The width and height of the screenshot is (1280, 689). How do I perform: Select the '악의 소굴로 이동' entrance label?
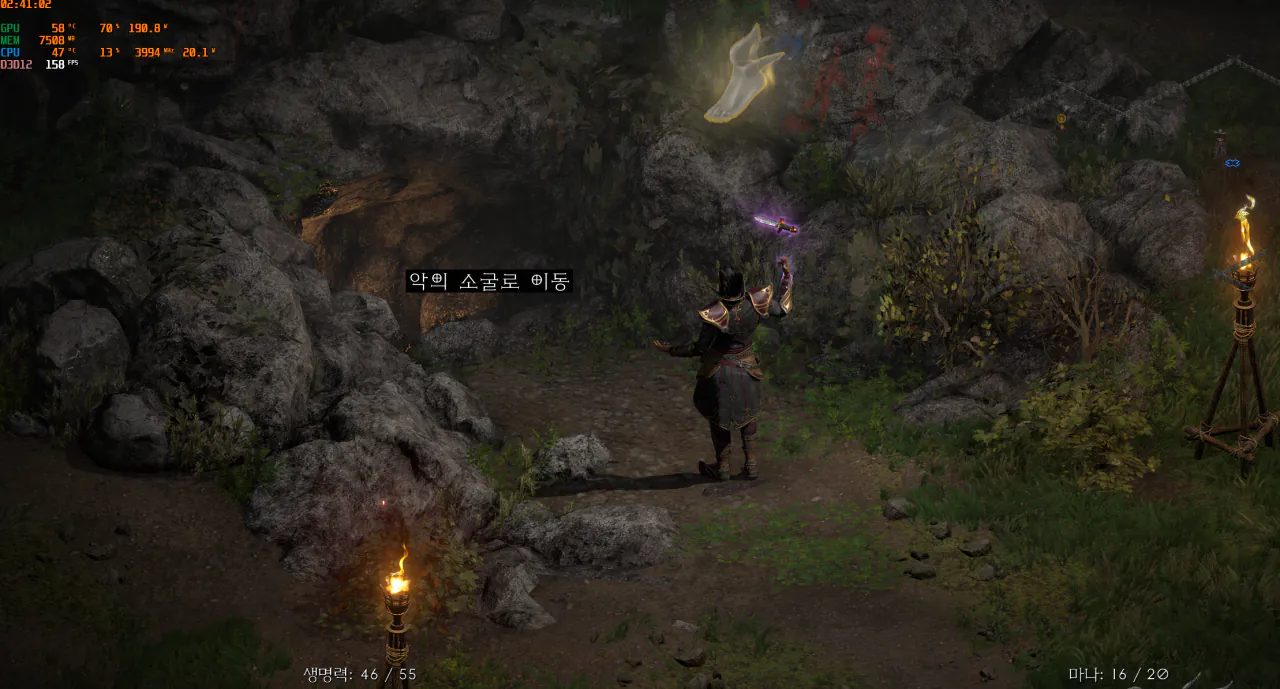coord(489,282)
